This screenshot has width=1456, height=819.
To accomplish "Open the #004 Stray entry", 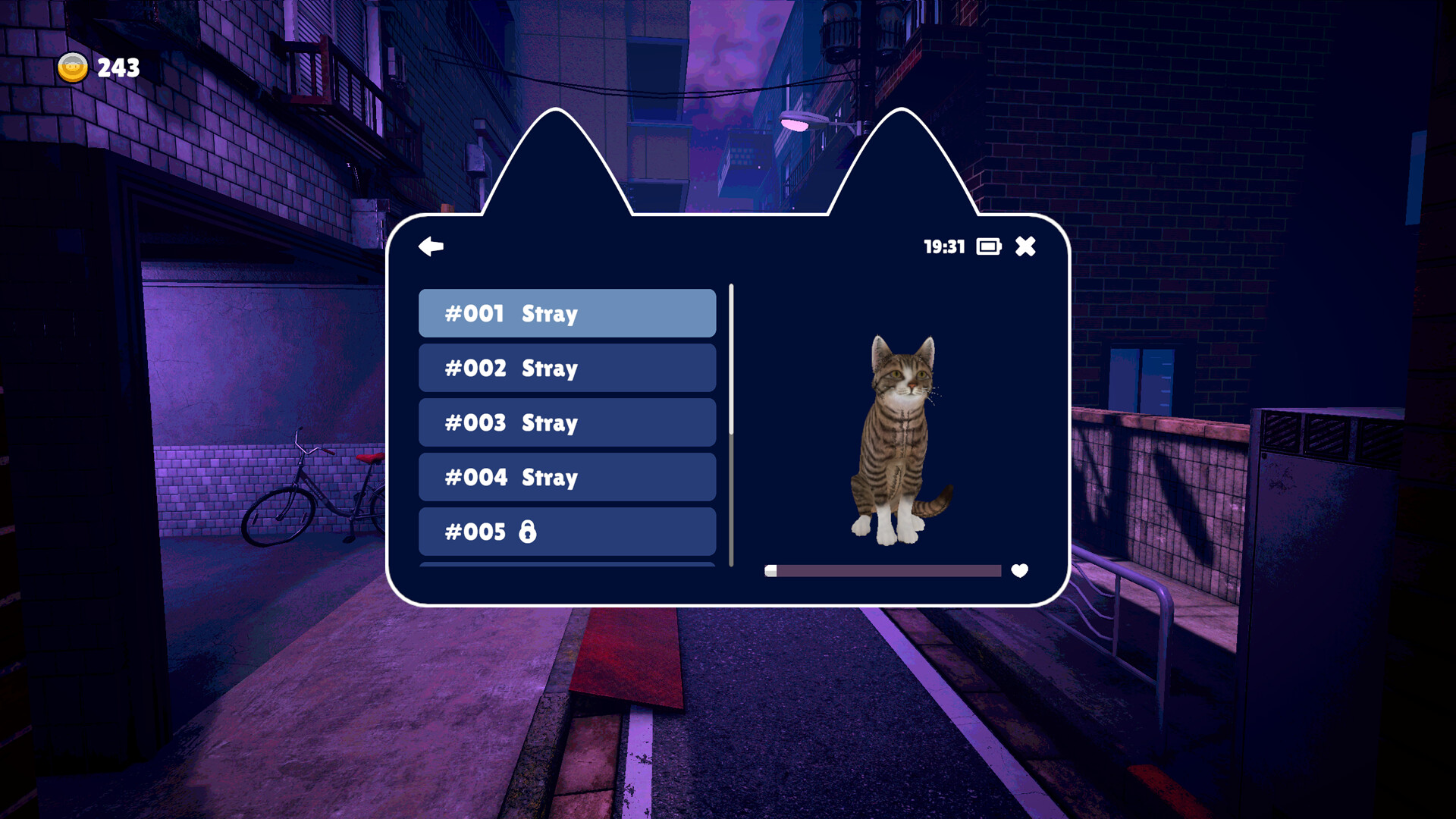I will (x=567, y=477).
